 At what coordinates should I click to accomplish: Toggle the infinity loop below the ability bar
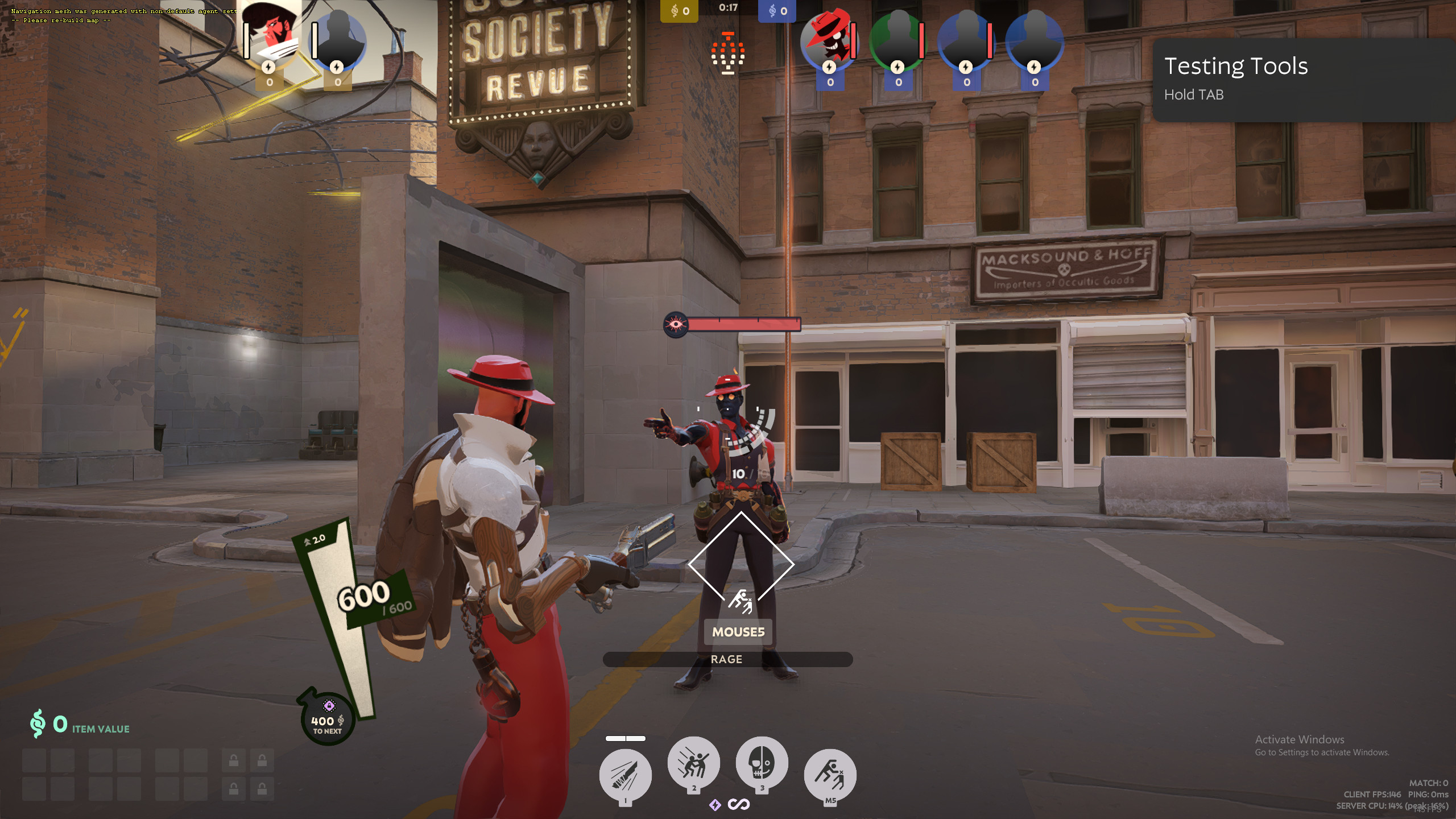tap(739, 804)
